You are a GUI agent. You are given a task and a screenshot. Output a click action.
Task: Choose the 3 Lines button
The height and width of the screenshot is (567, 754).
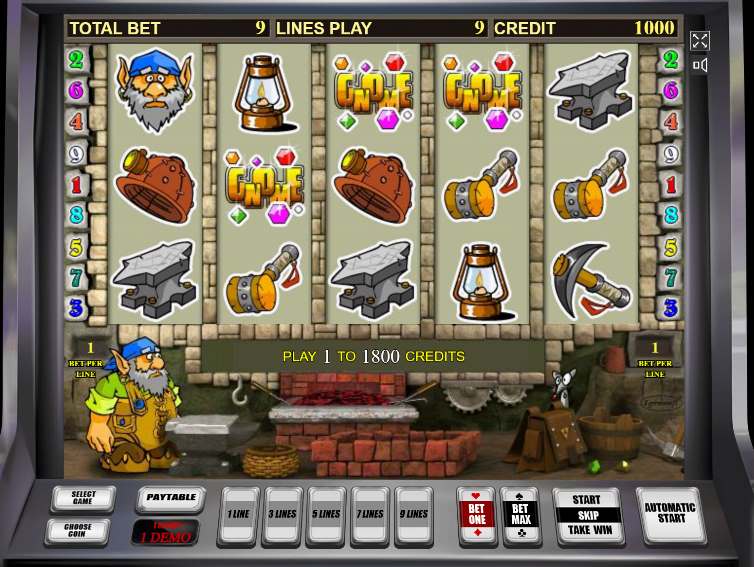(282, 515)
